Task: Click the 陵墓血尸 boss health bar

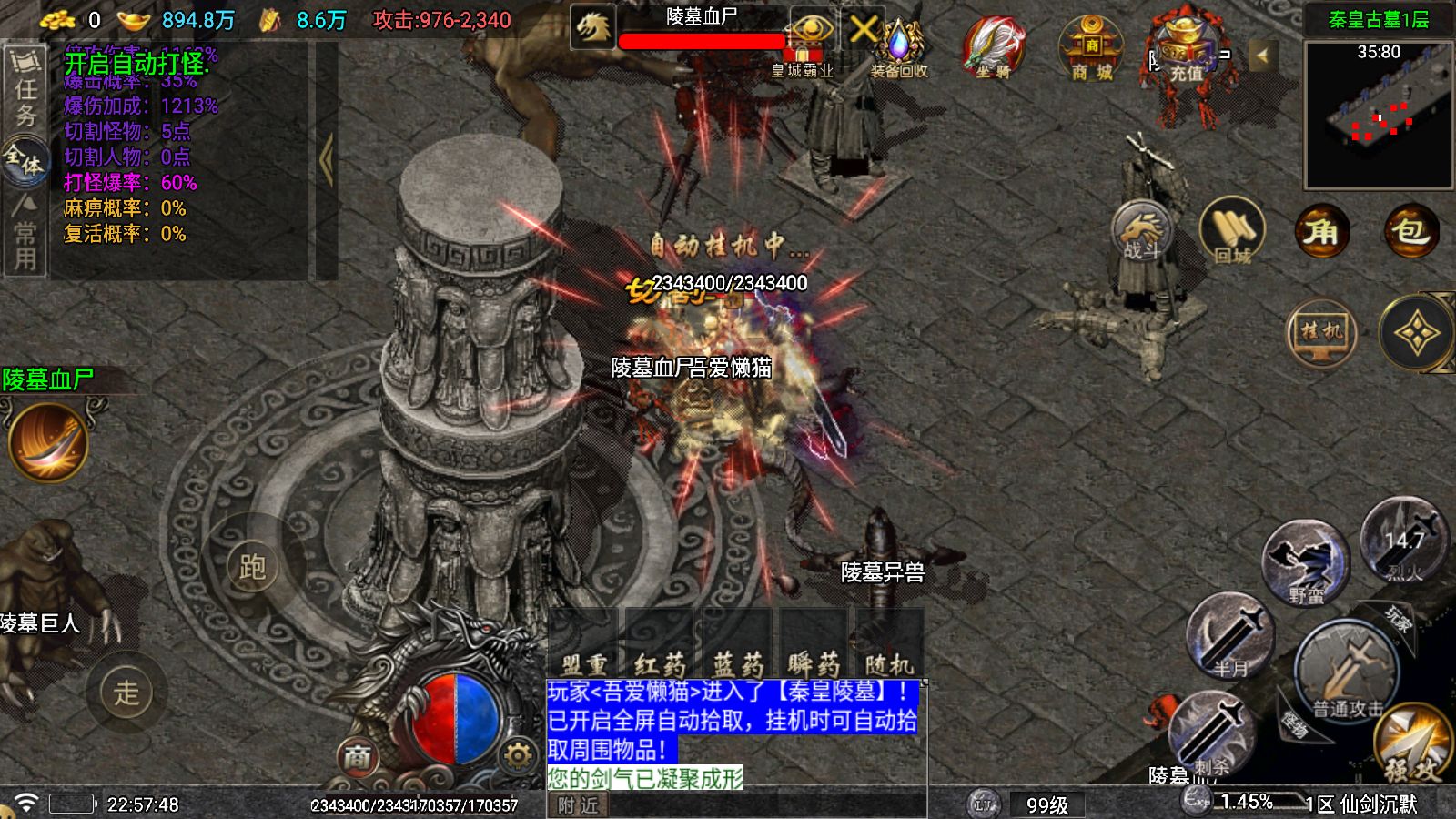Action: click(701, 38)
